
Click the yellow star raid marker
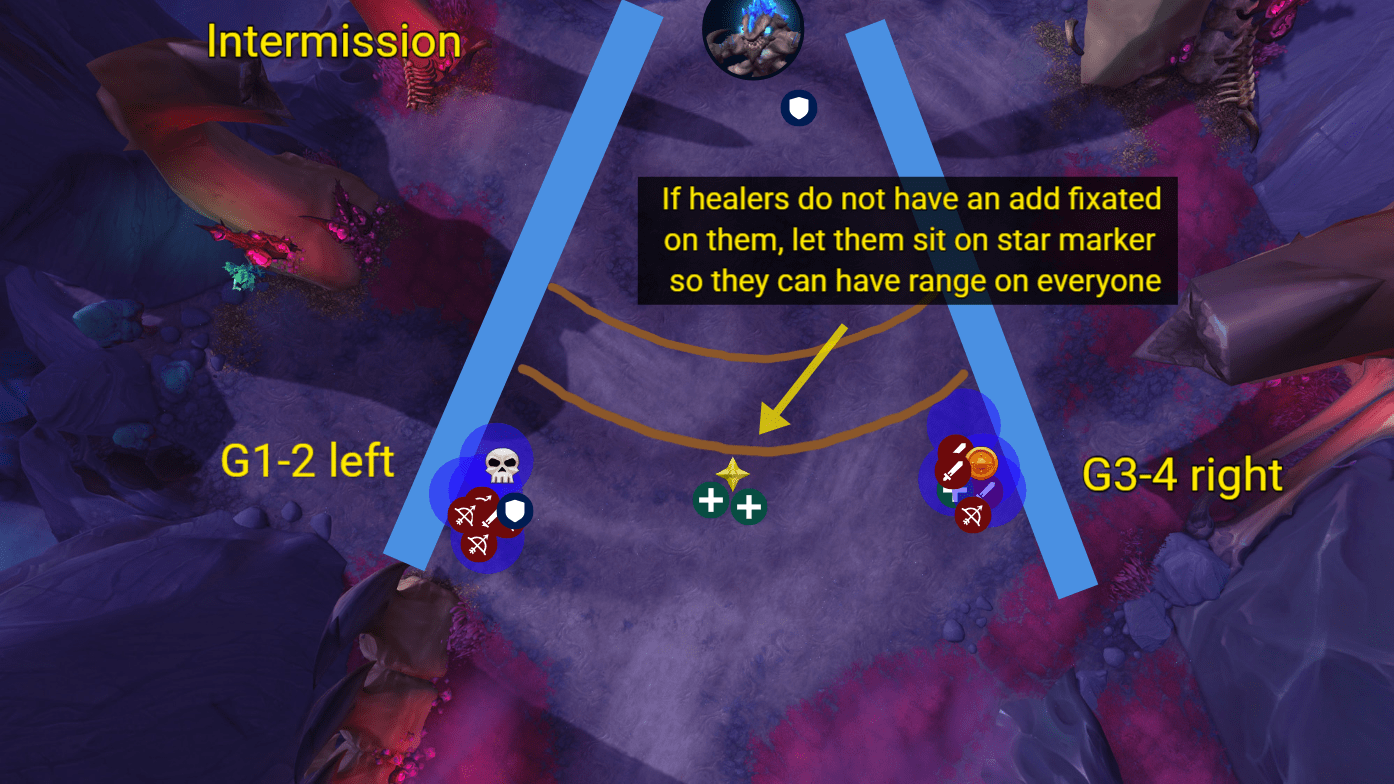pyautogui.click(x=732, y=474)
